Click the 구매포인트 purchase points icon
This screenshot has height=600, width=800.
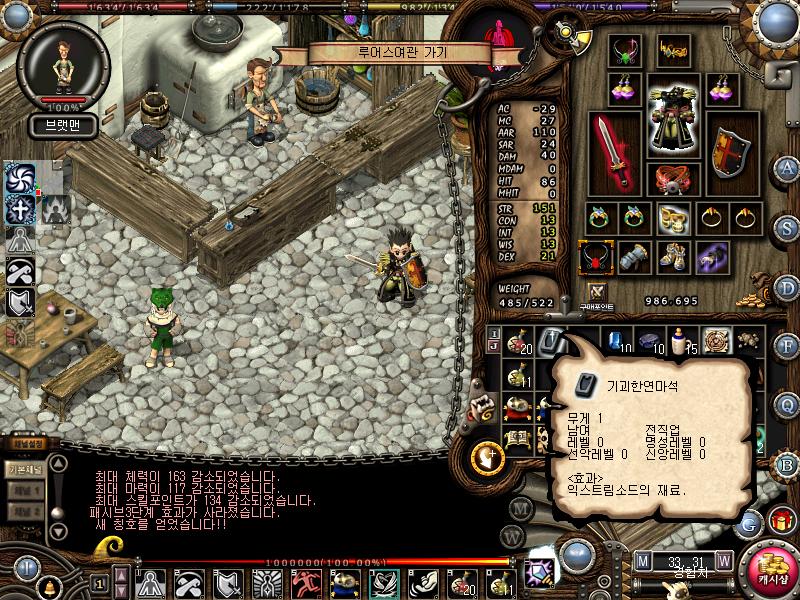[598, 291]
